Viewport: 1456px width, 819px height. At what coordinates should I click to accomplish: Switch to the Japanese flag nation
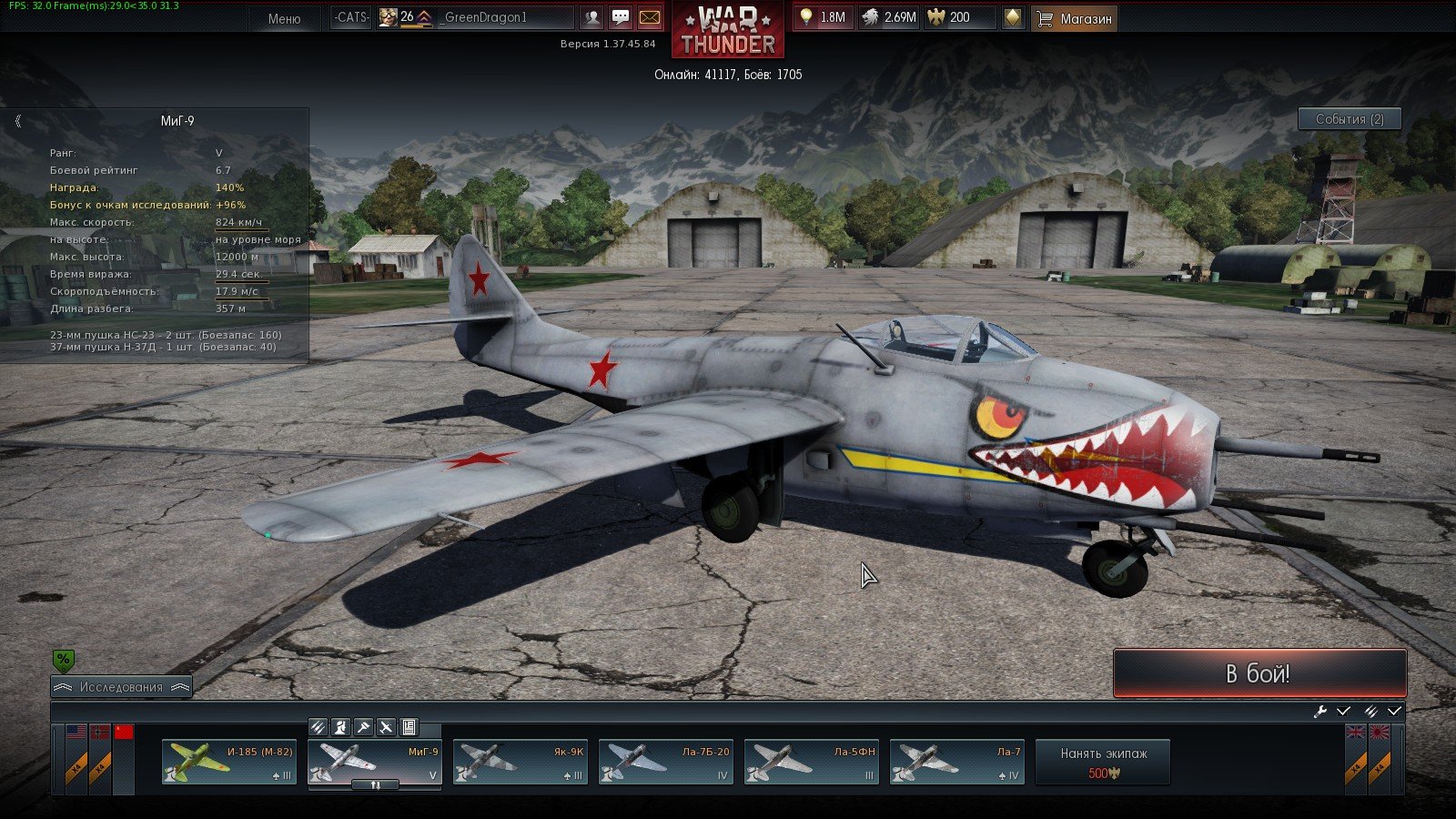(1380, 733)
